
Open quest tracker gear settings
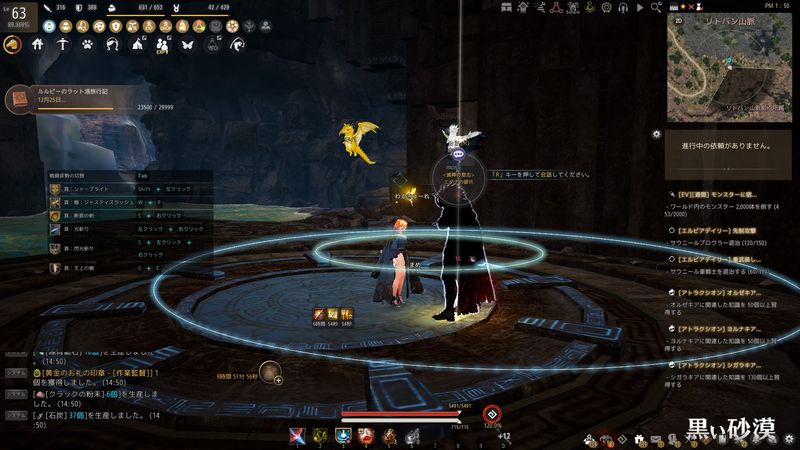656,133
